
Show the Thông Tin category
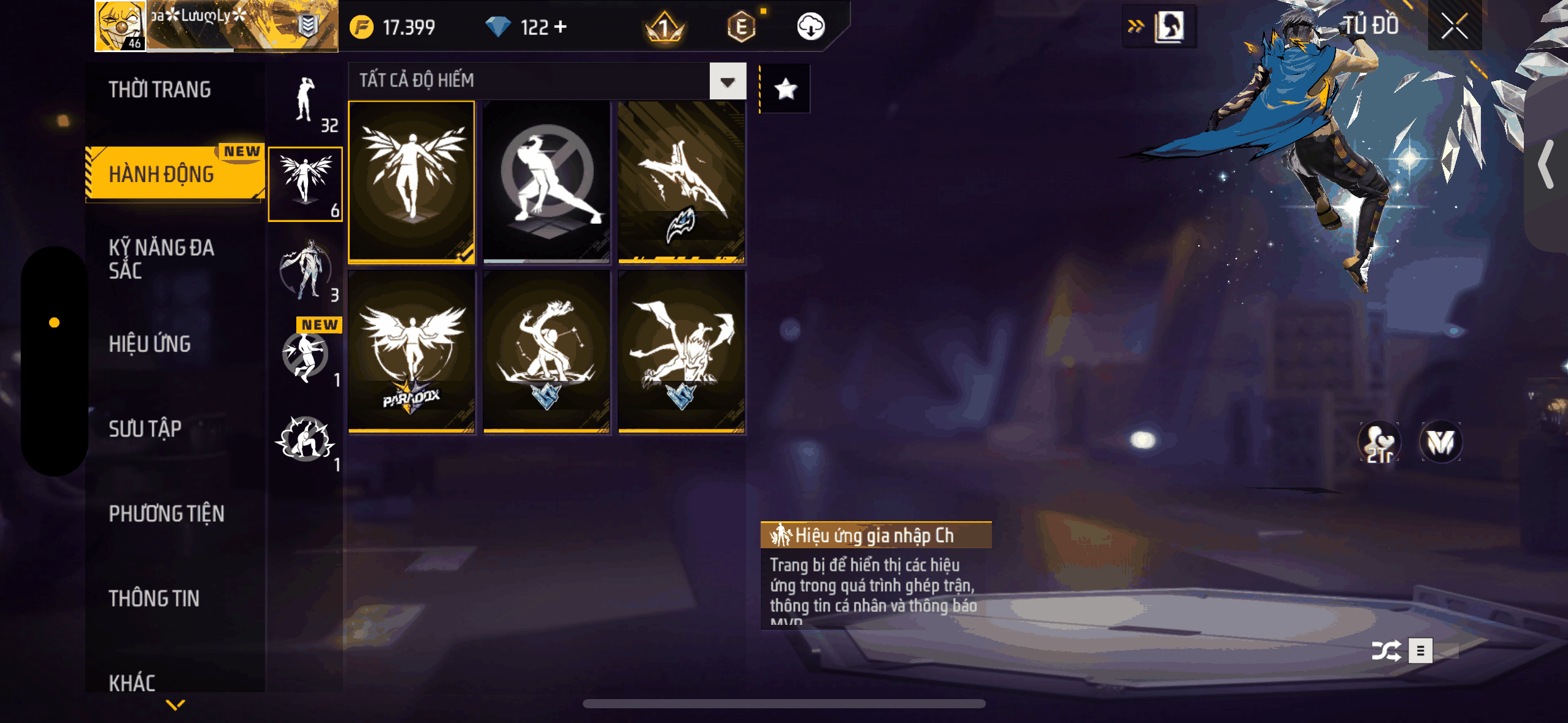pos(154,599)
